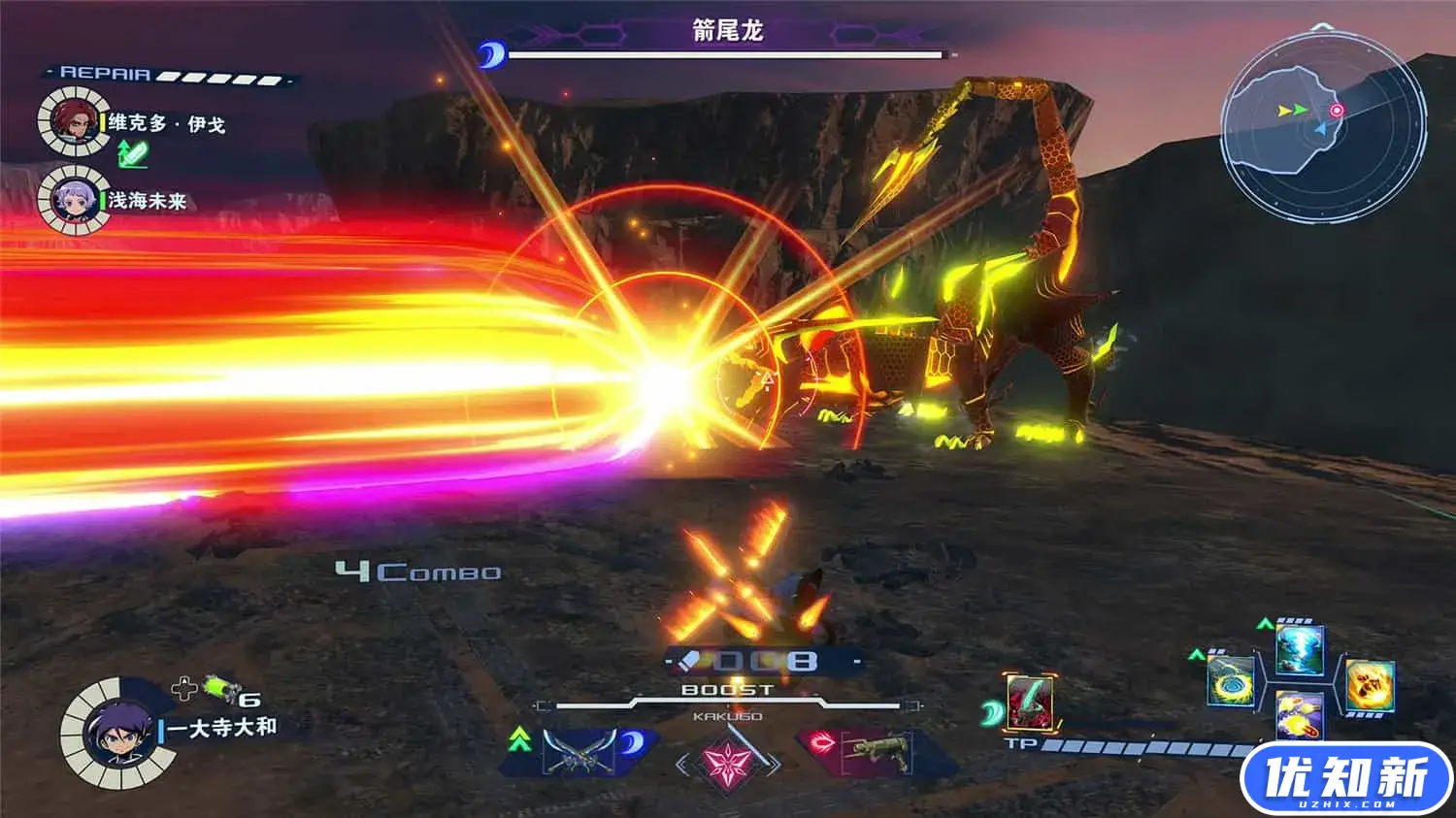The width and height of the screenshot is (1456, 818).
Task: Activate the whirlpool vortex skill
Action: [x=1231, y=682]
